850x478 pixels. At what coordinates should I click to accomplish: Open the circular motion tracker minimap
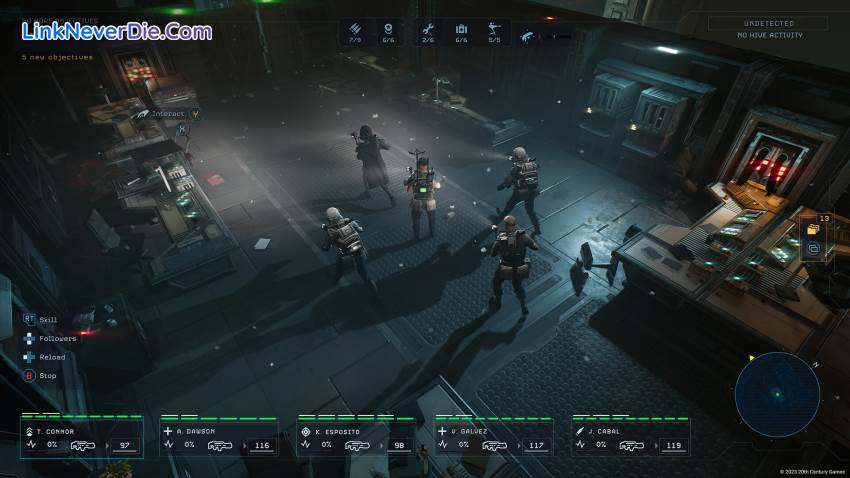pos(777,394)
